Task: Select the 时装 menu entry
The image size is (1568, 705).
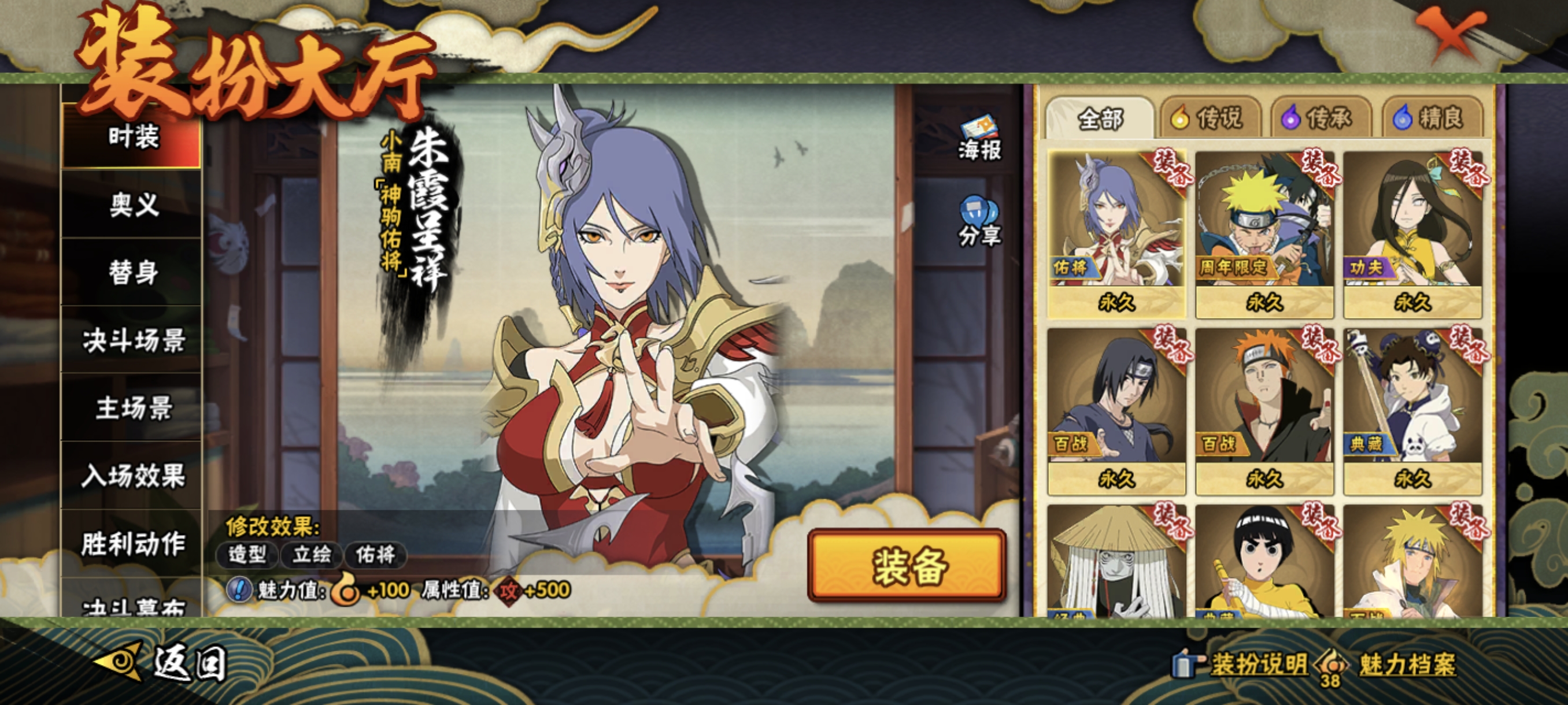Action: coord(132,136)
